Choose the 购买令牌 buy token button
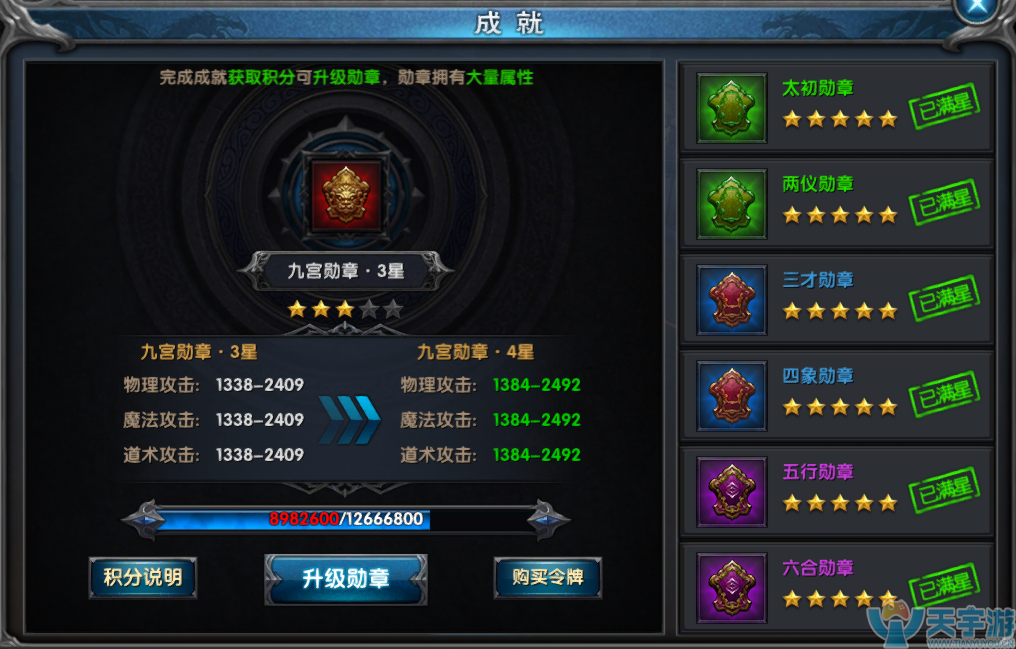 [547, 577]
